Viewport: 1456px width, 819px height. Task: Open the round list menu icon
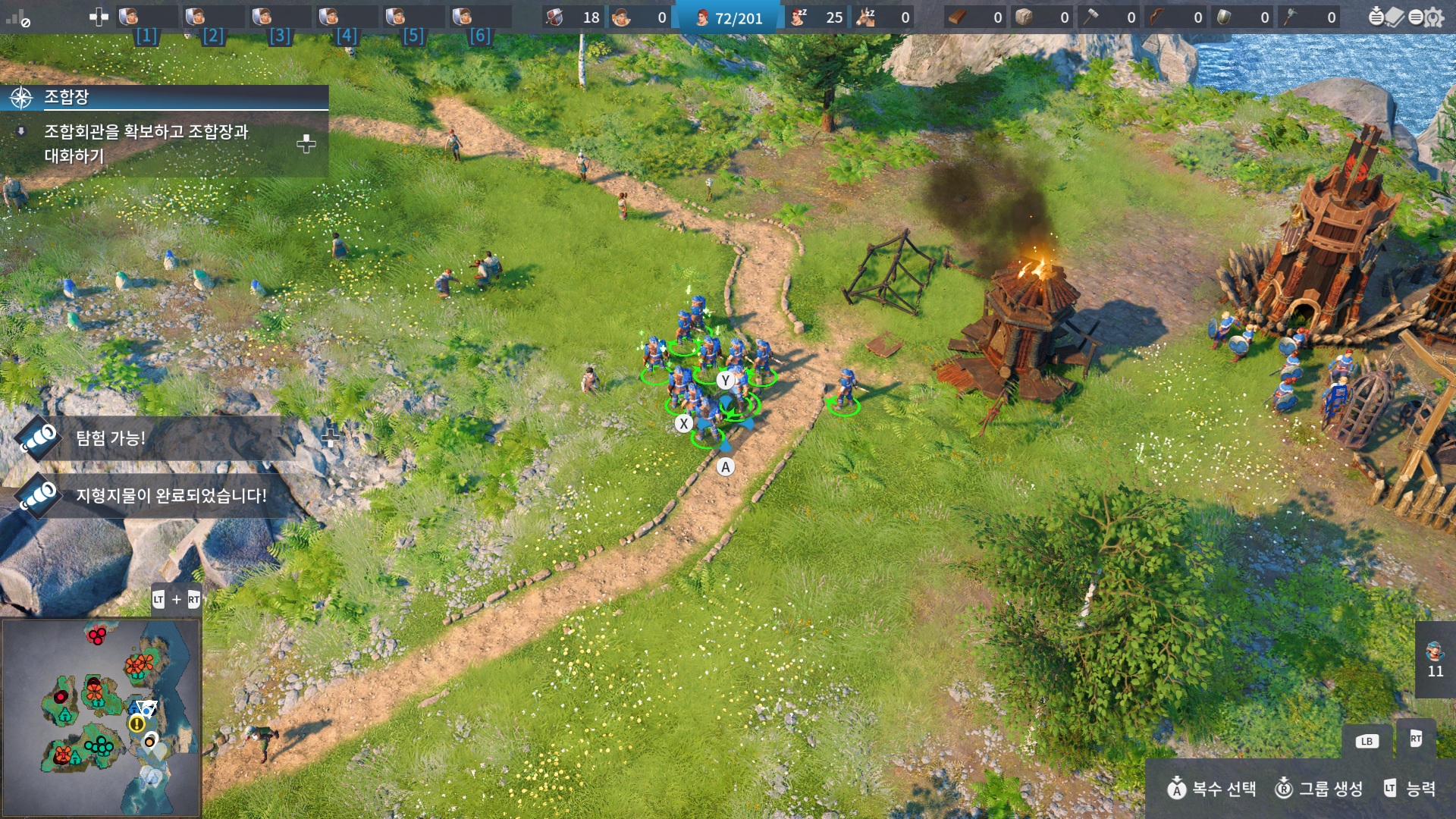(x=1415, y=17)
